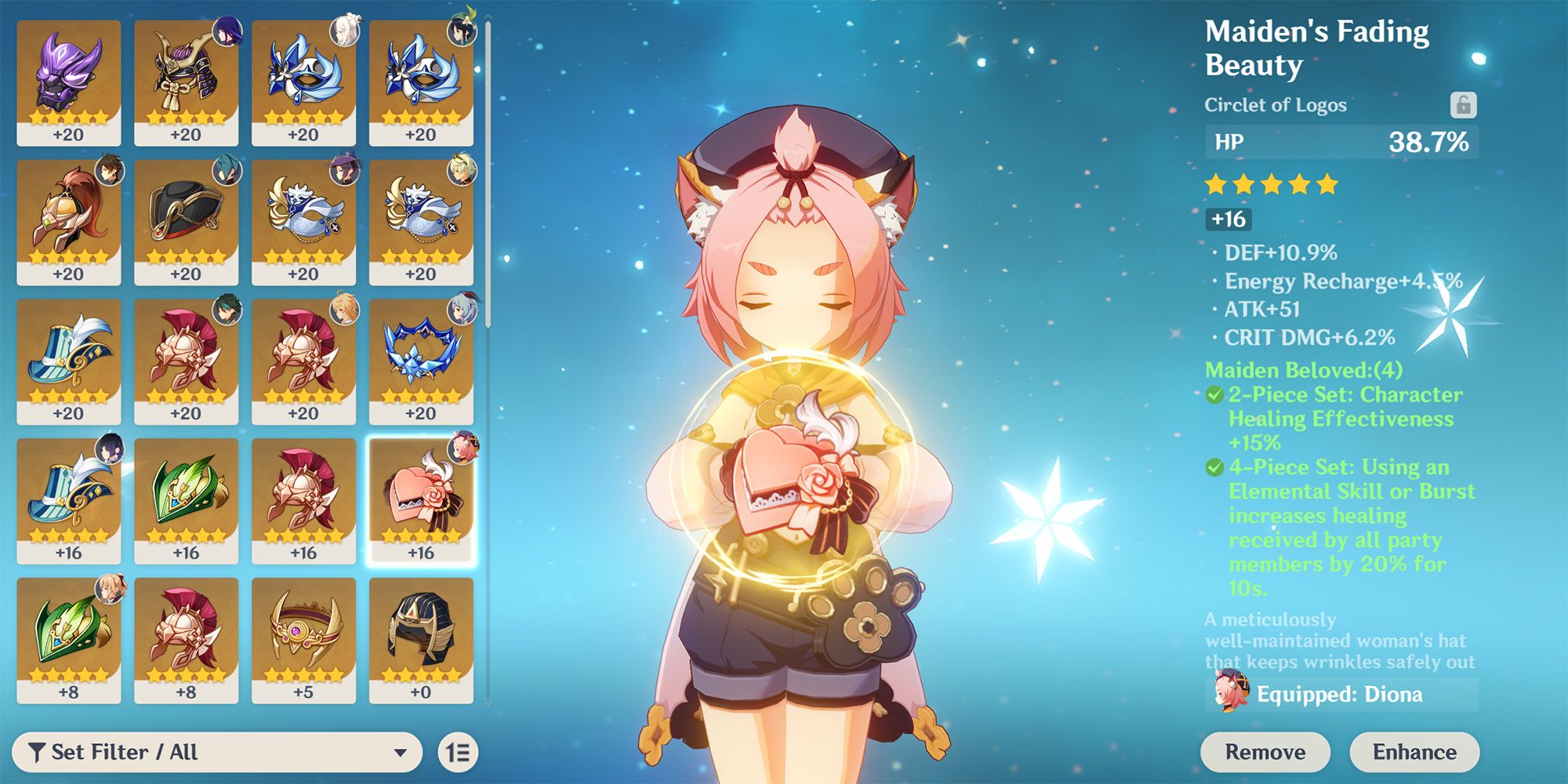Screen dimensions: 1568x784
Task: Select the gold helmet with red ponytail
Action: click(x=69, y=222)
